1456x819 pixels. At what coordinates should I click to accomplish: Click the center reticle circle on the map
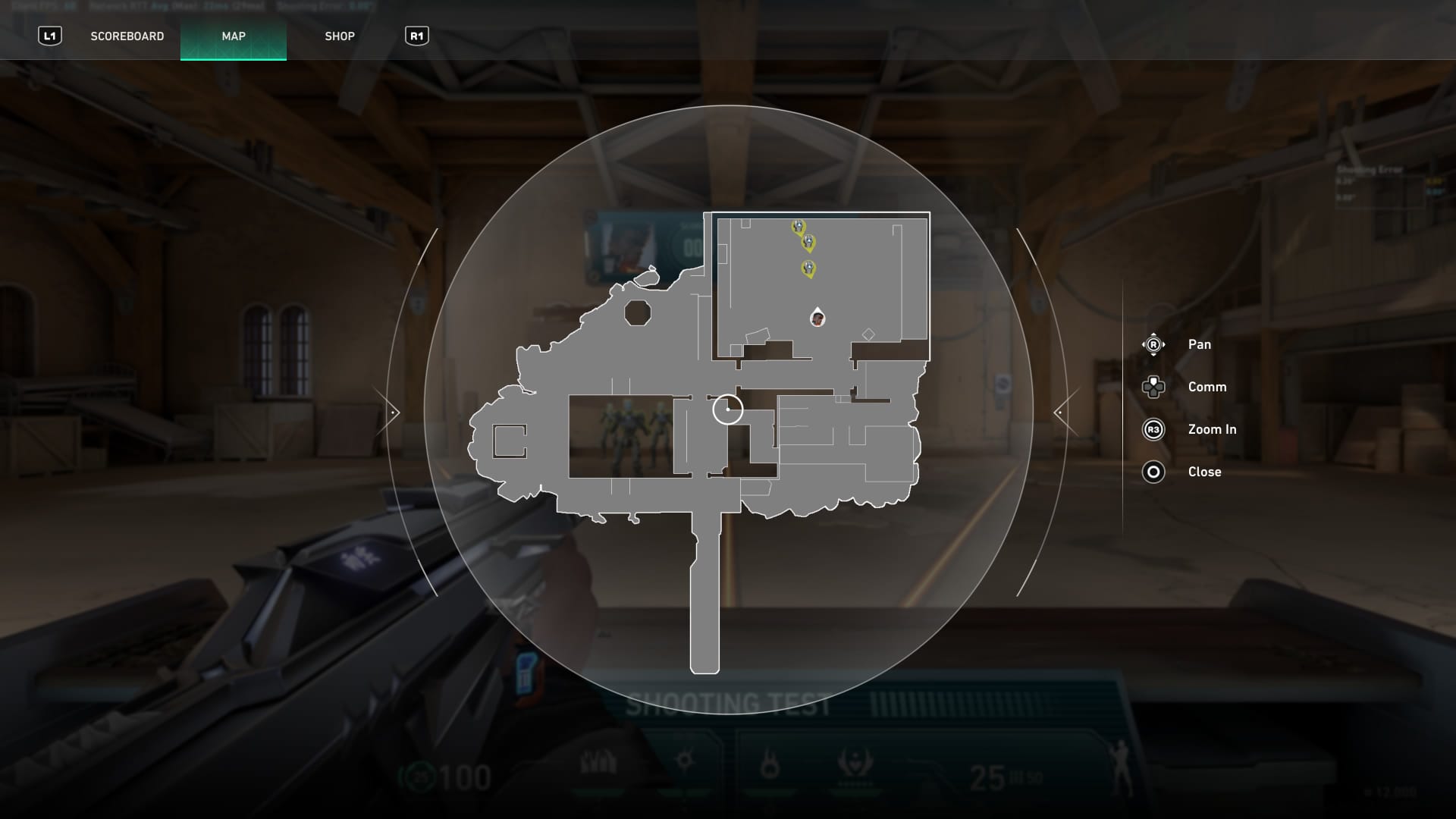point(728,409)
